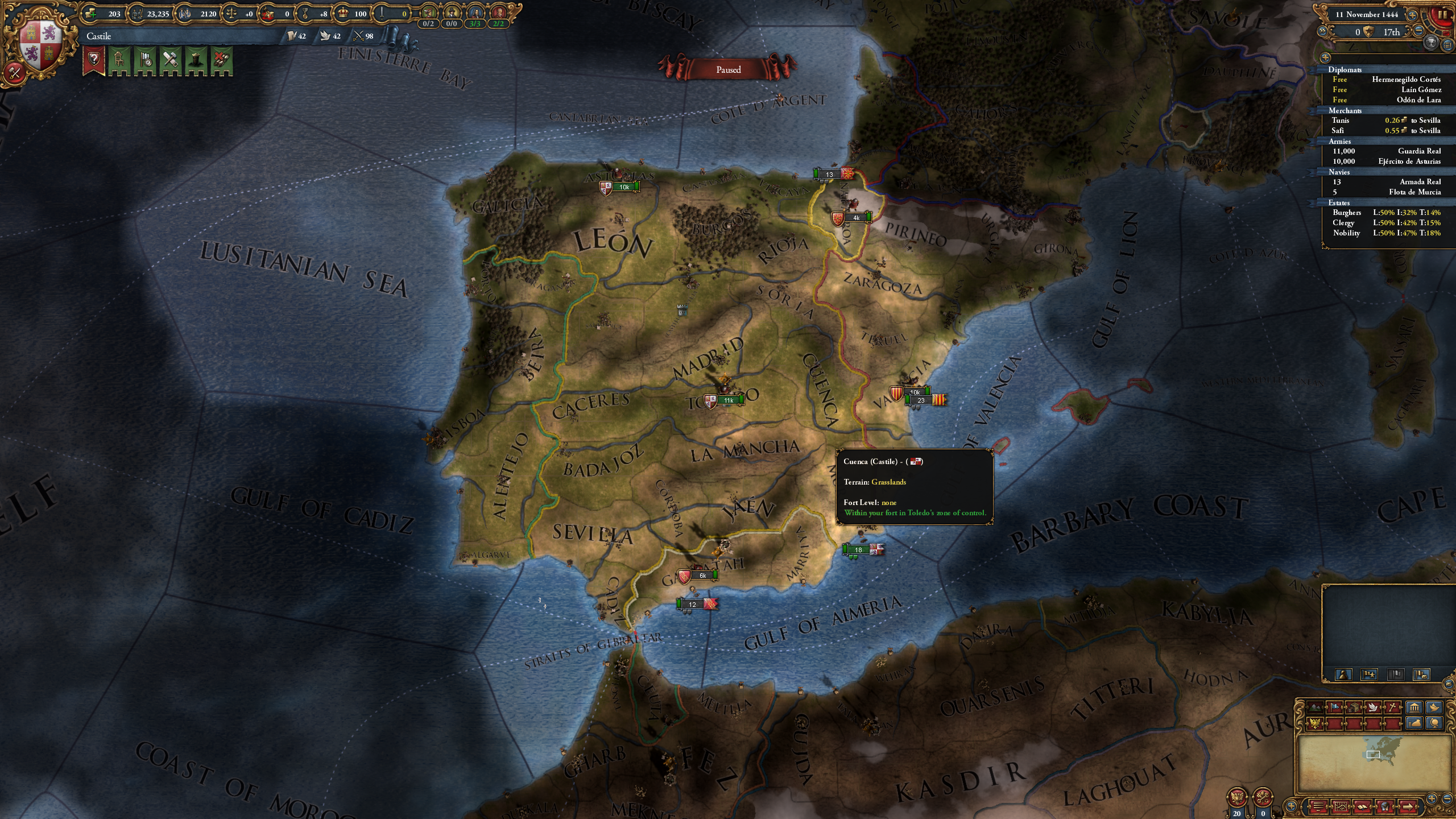Open the crossed hammer and saw alert
Screen dimensions: 1456x819
(171, 60)
